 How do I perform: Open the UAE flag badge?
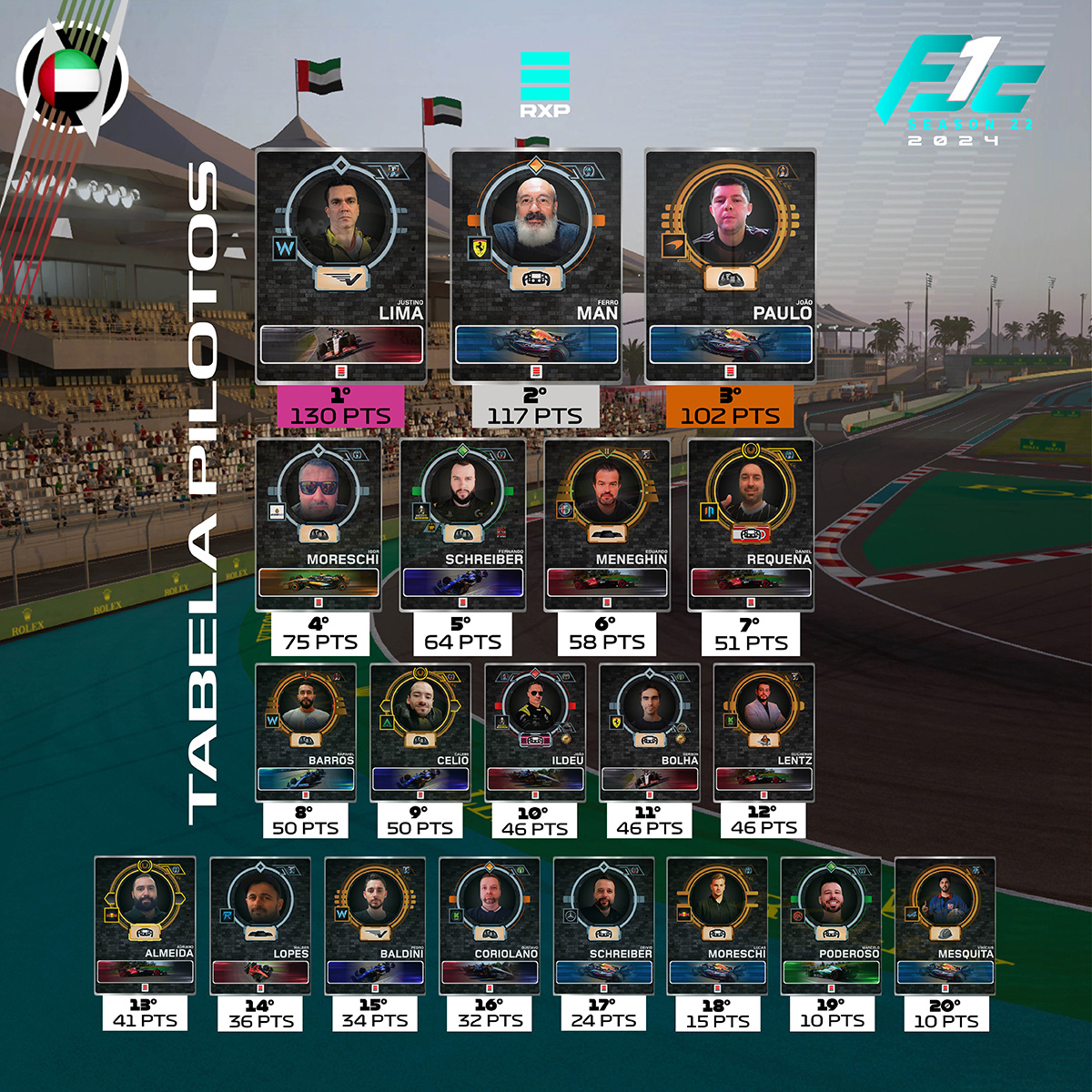pyautogui.click(x=69, y=78)
